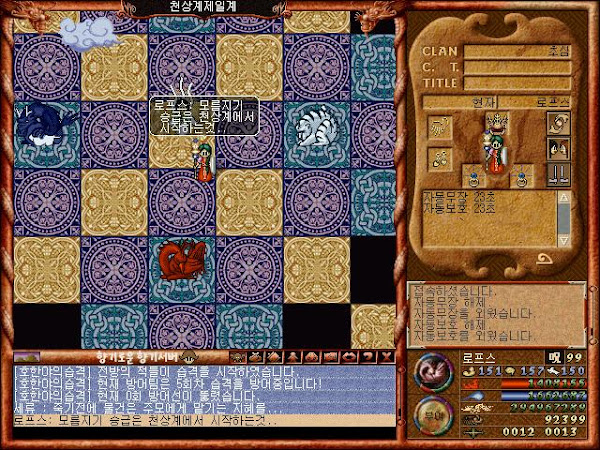Select the accessory slot below the hand

(441, 157)
